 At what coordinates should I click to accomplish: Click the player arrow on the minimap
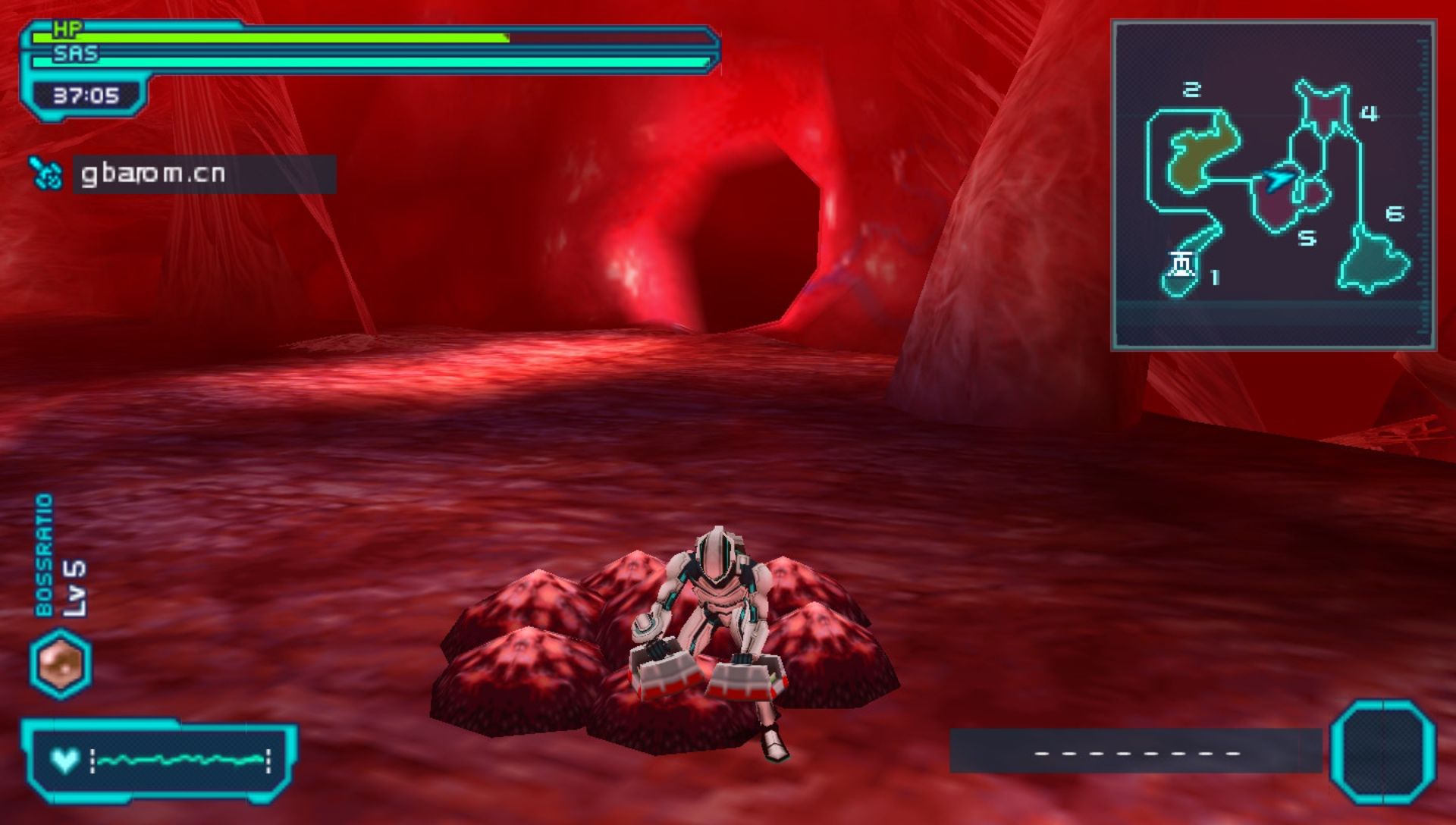tap(1279, 180)
